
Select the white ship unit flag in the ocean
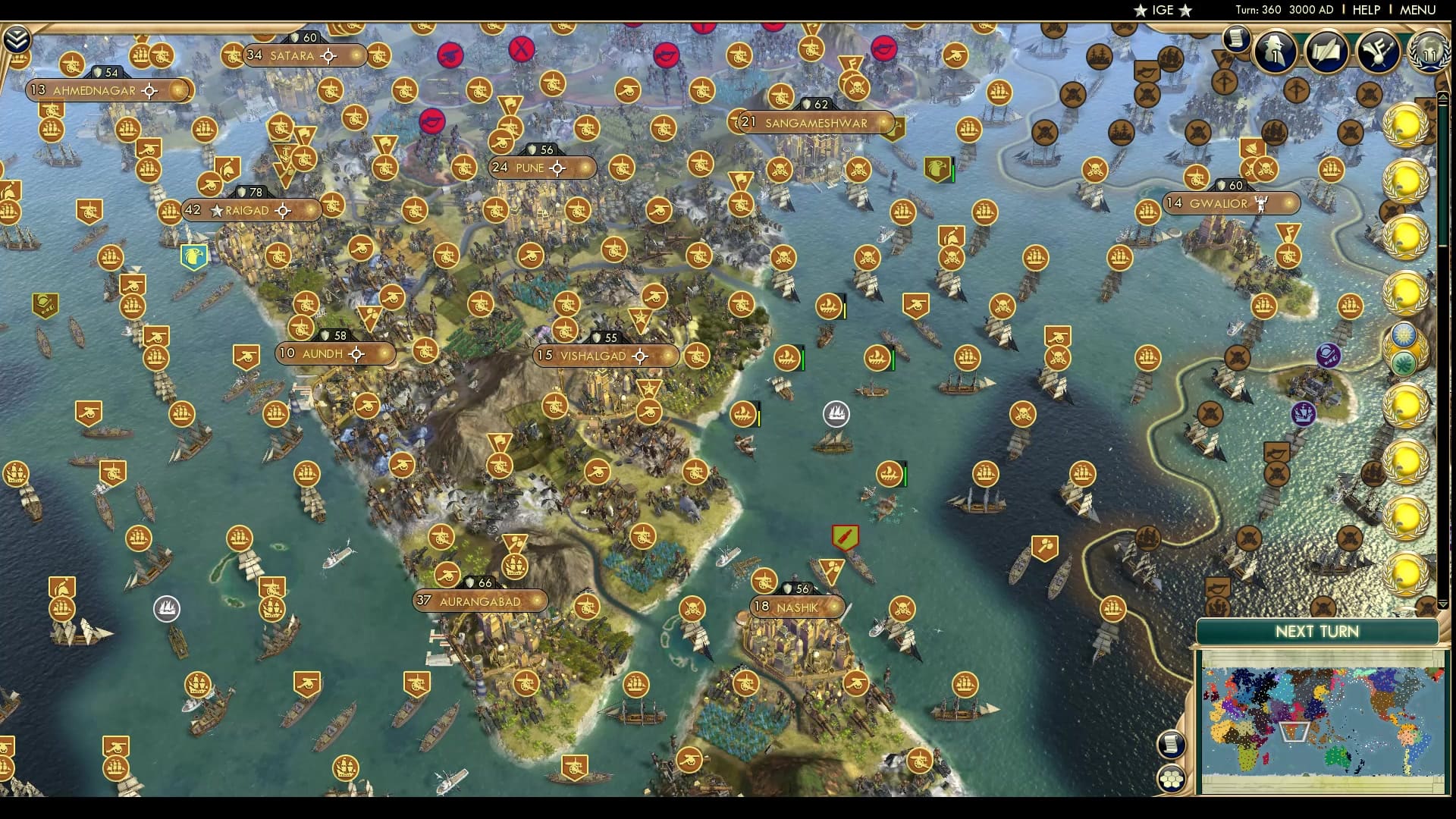point(834,415)
